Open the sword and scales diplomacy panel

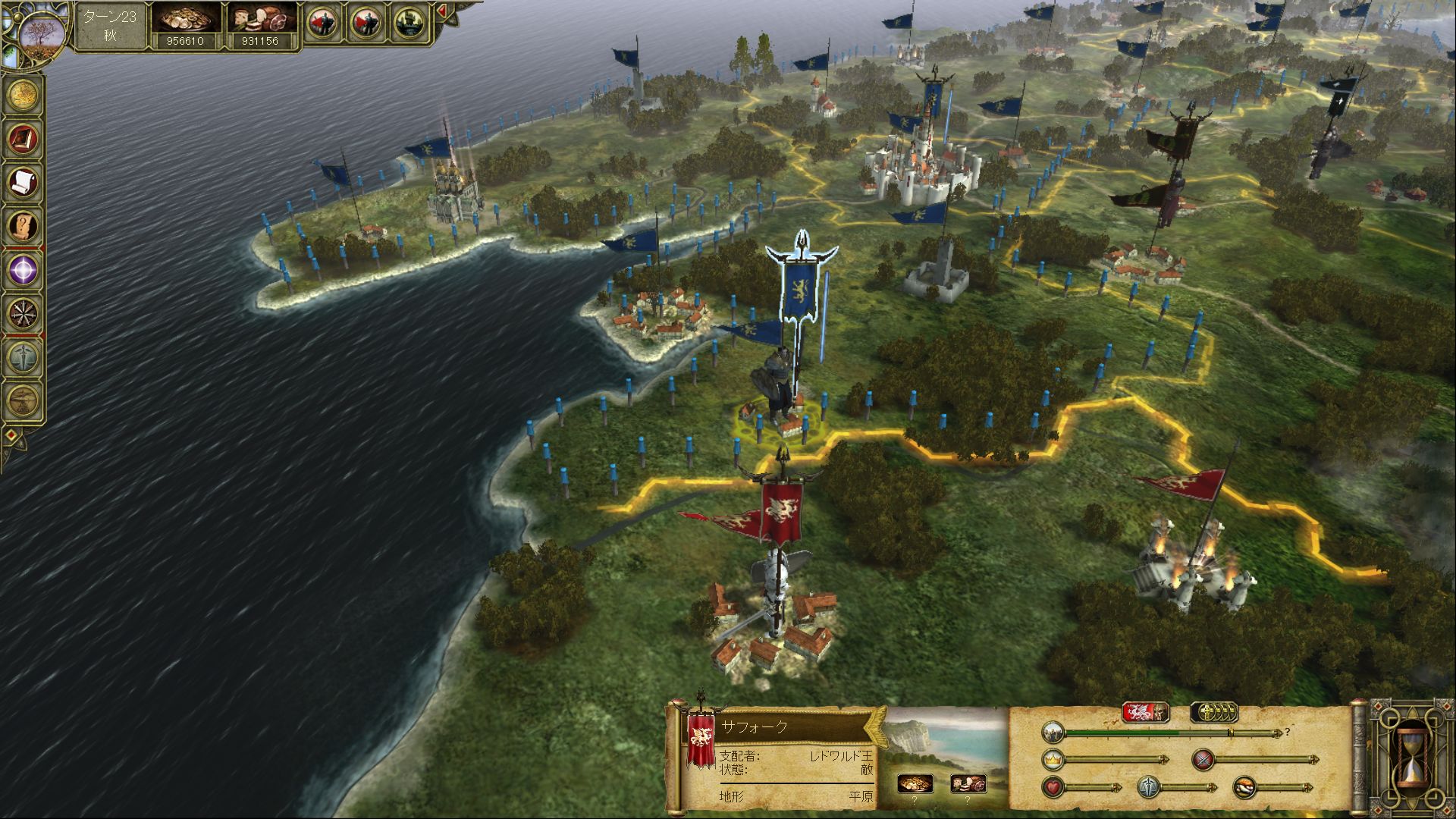point(24,356)
